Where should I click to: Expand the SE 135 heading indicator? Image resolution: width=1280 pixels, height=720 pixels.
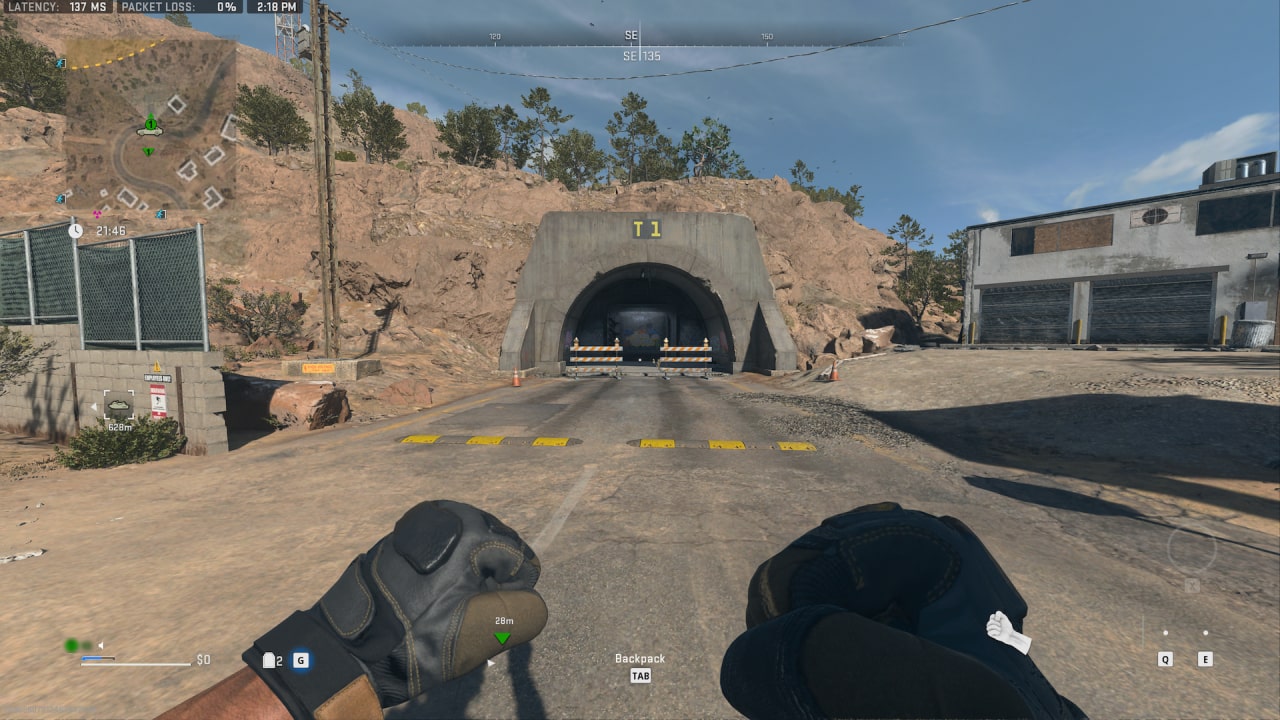point(640,56)
